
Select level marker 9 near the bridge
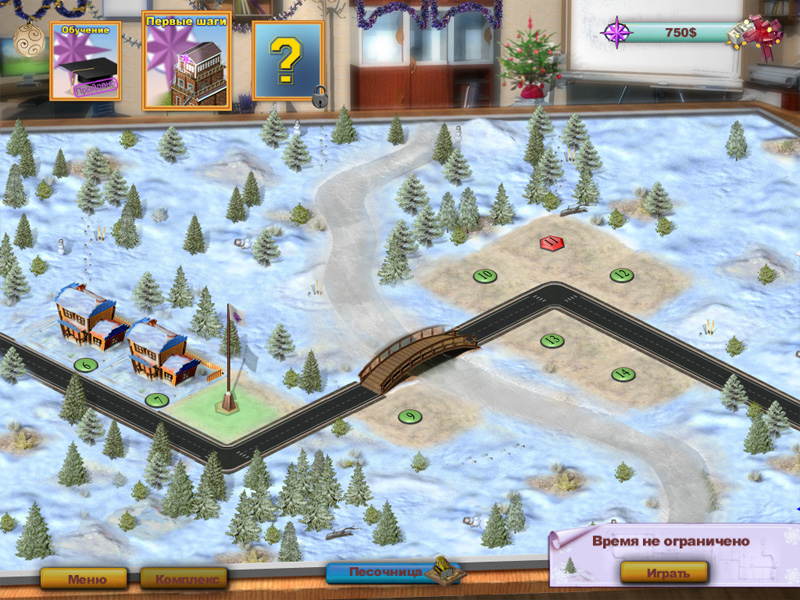pyautogui.click(x=409, y=416)
